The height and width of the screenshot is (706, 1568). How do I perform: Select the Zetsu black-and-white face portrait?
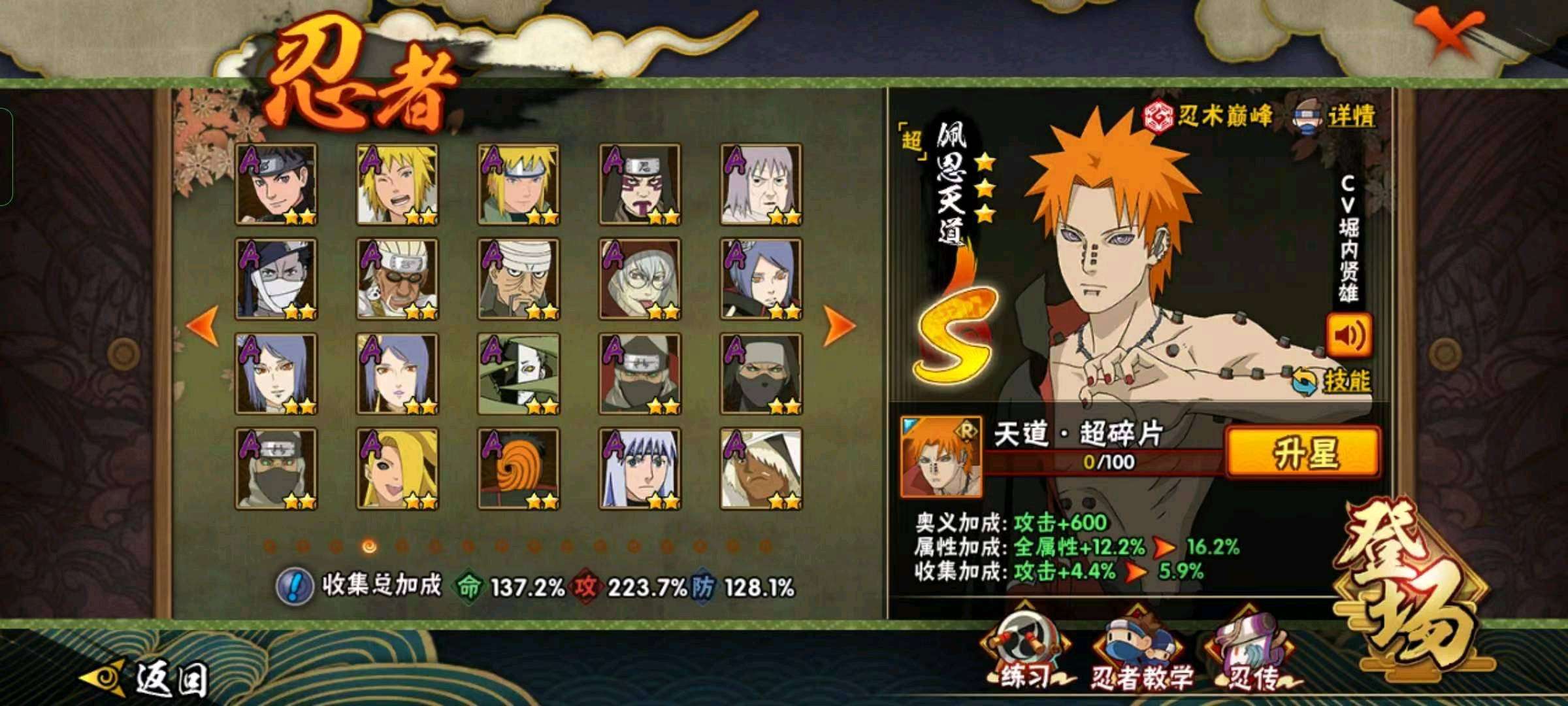point(518,374)
